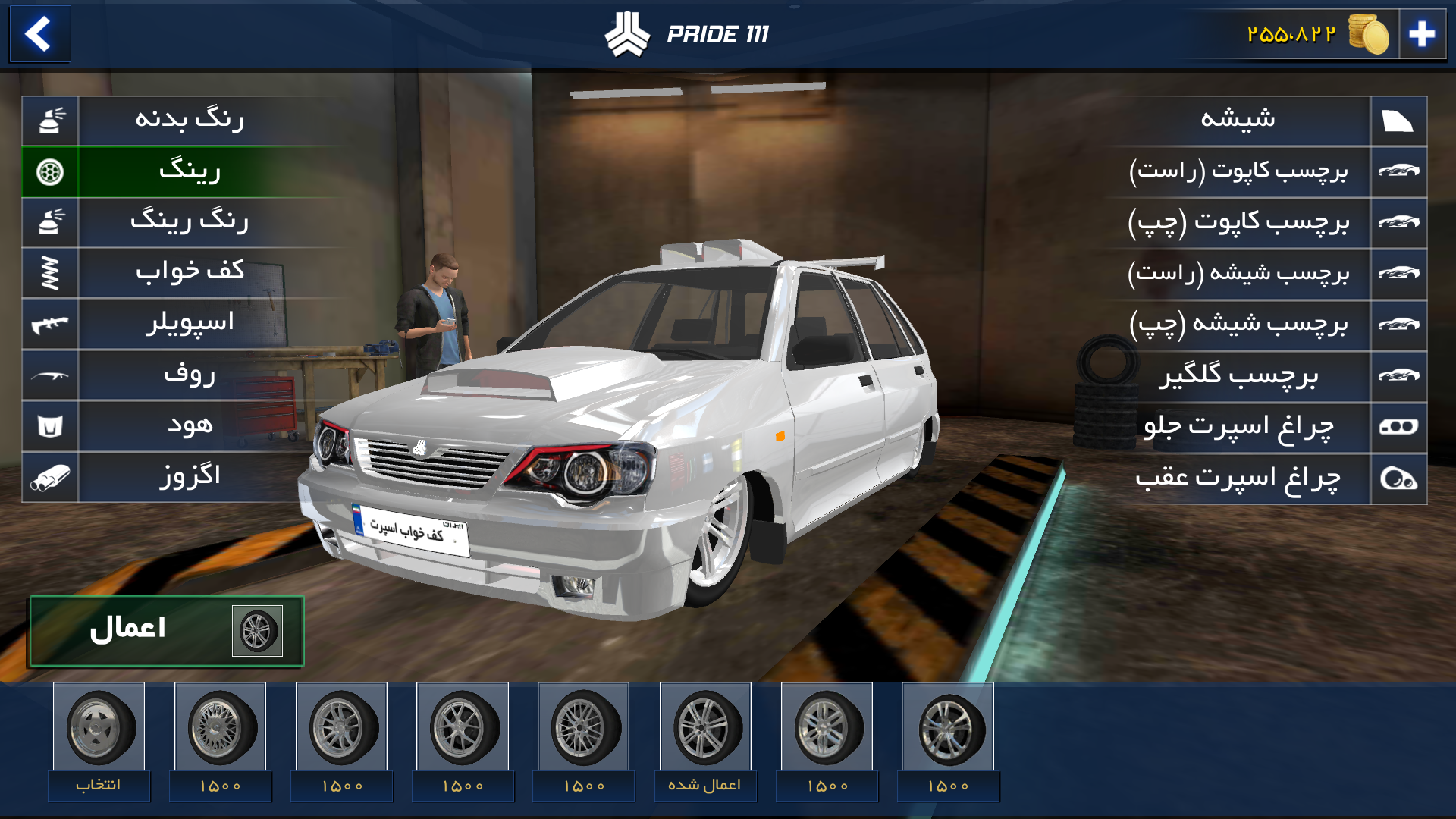Select the roof (روف) category
Screen dimensions: 1456x819
click(190, 375)
